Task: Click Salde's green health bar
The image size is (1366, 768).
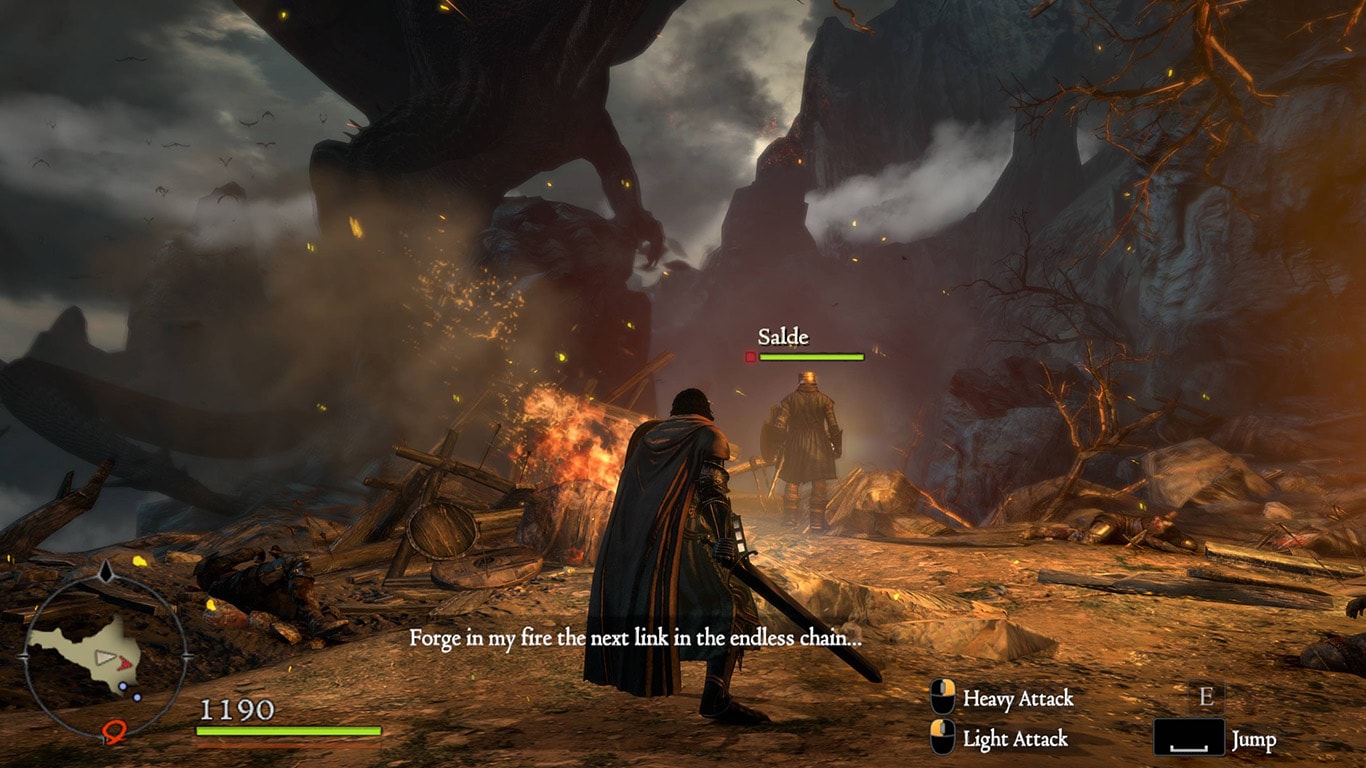Action: pos(812,356)
